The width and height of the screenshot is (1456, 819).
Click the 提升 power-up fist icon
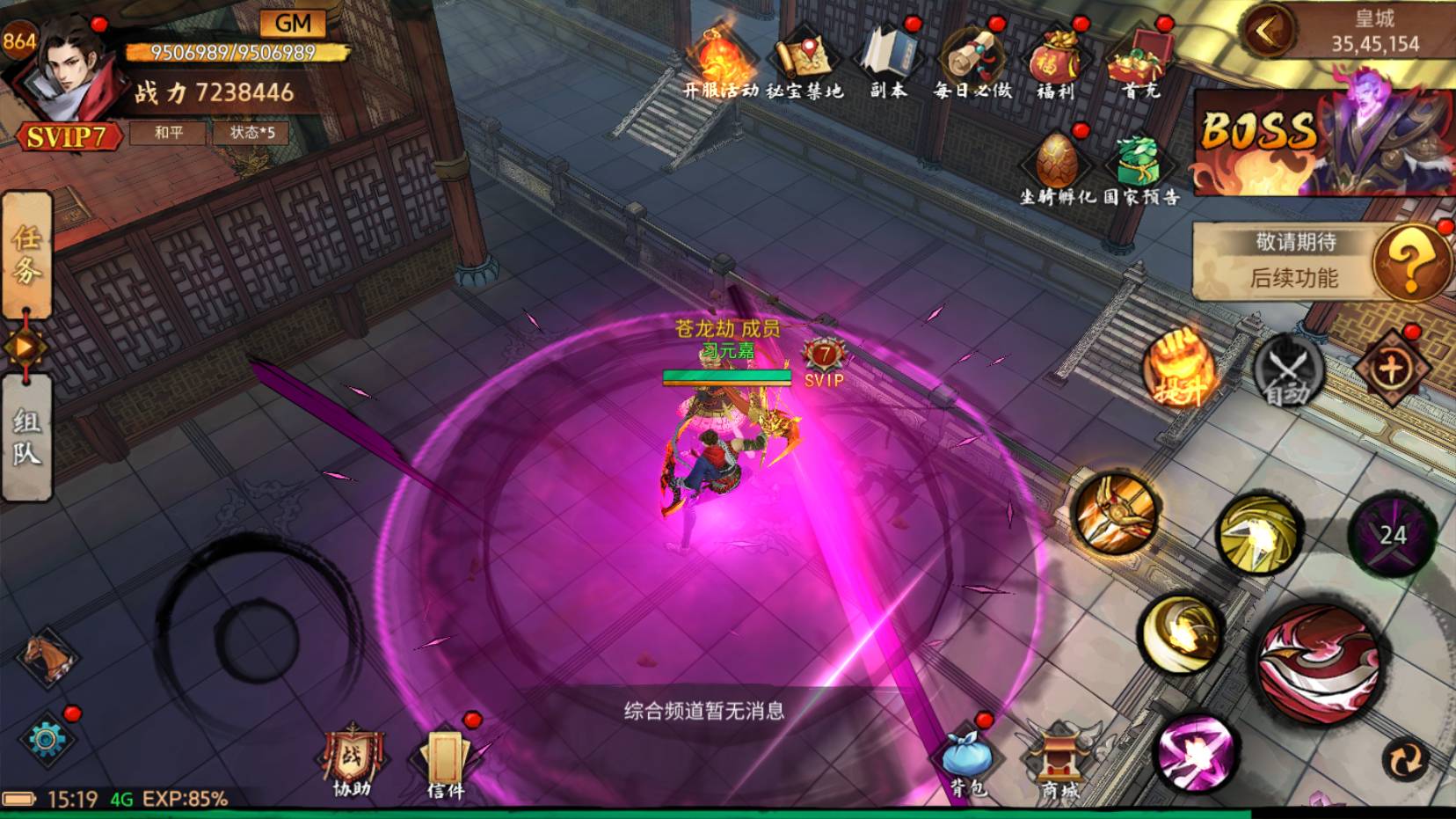(x=1179, y=368)
